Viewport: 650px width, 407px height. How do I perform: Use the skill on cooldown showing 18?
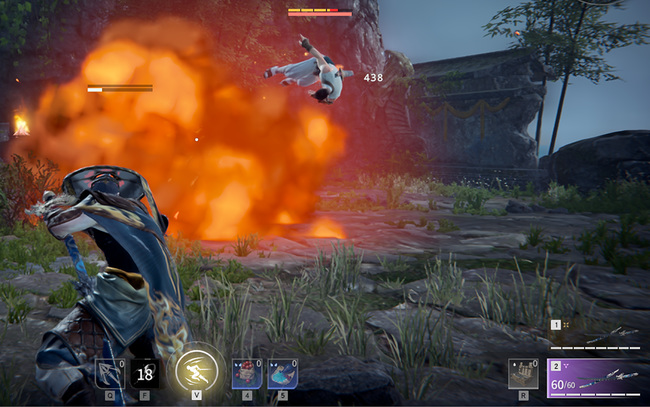[x=145, y=373]
